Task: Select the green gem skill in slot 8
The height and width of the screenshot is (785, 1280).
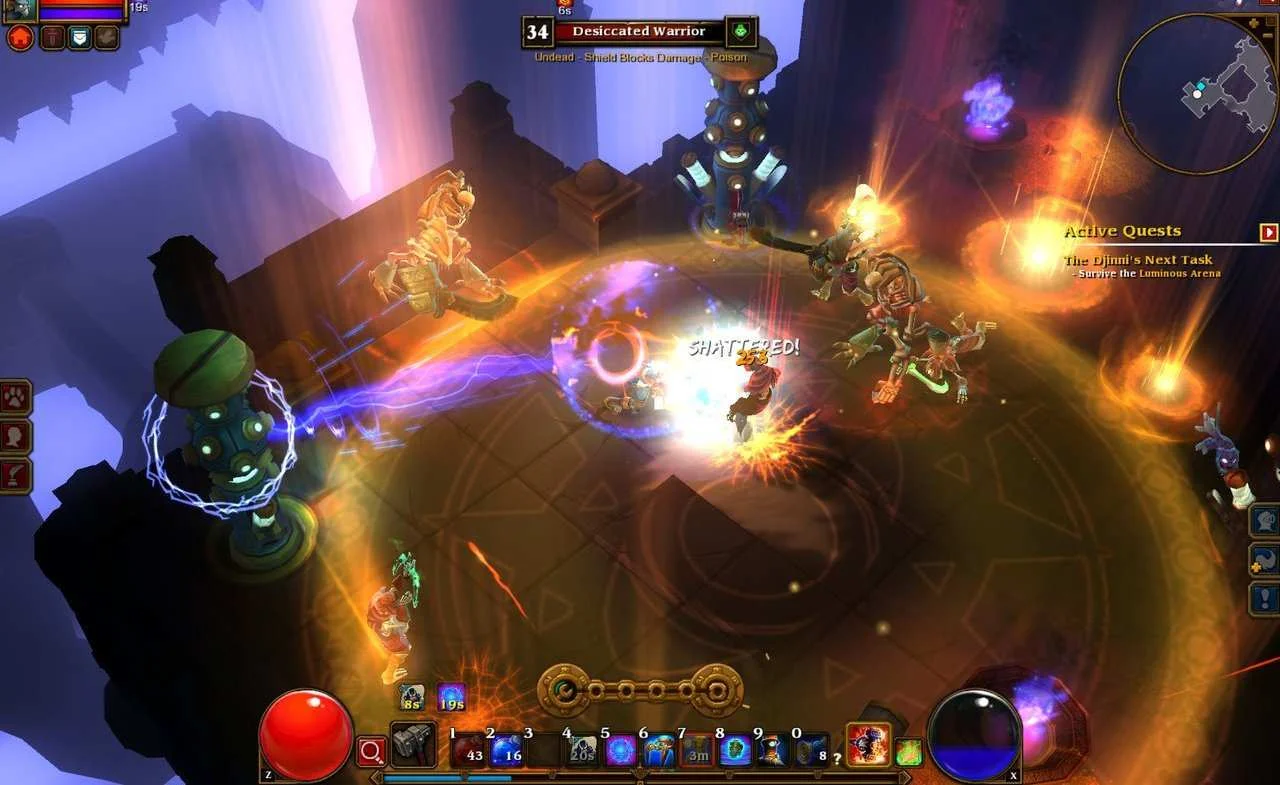Action: coord(735,750)
